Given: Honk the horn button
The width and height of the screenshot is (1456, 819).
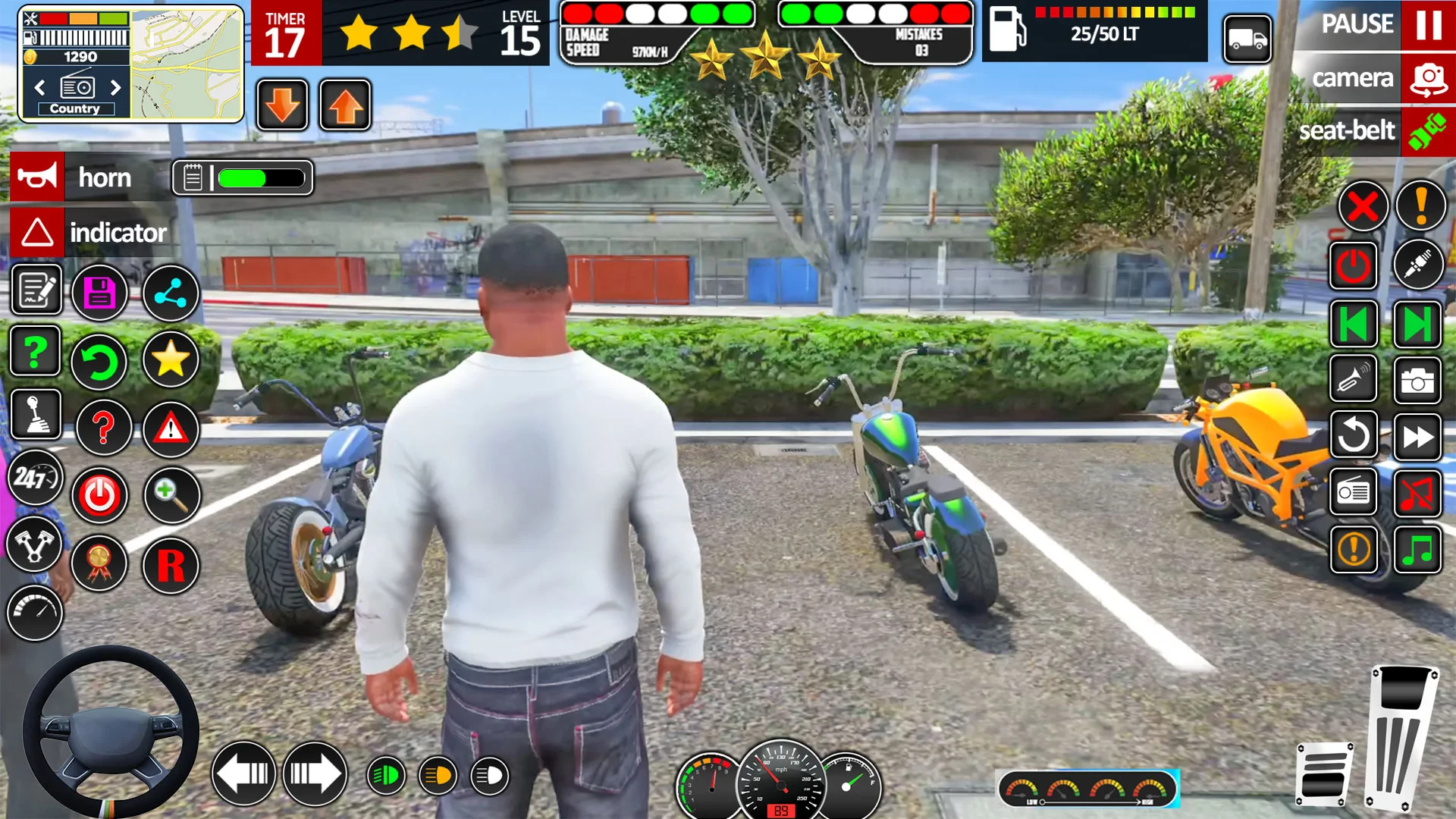Looking at the screenshot, I should tap(37, 177).
